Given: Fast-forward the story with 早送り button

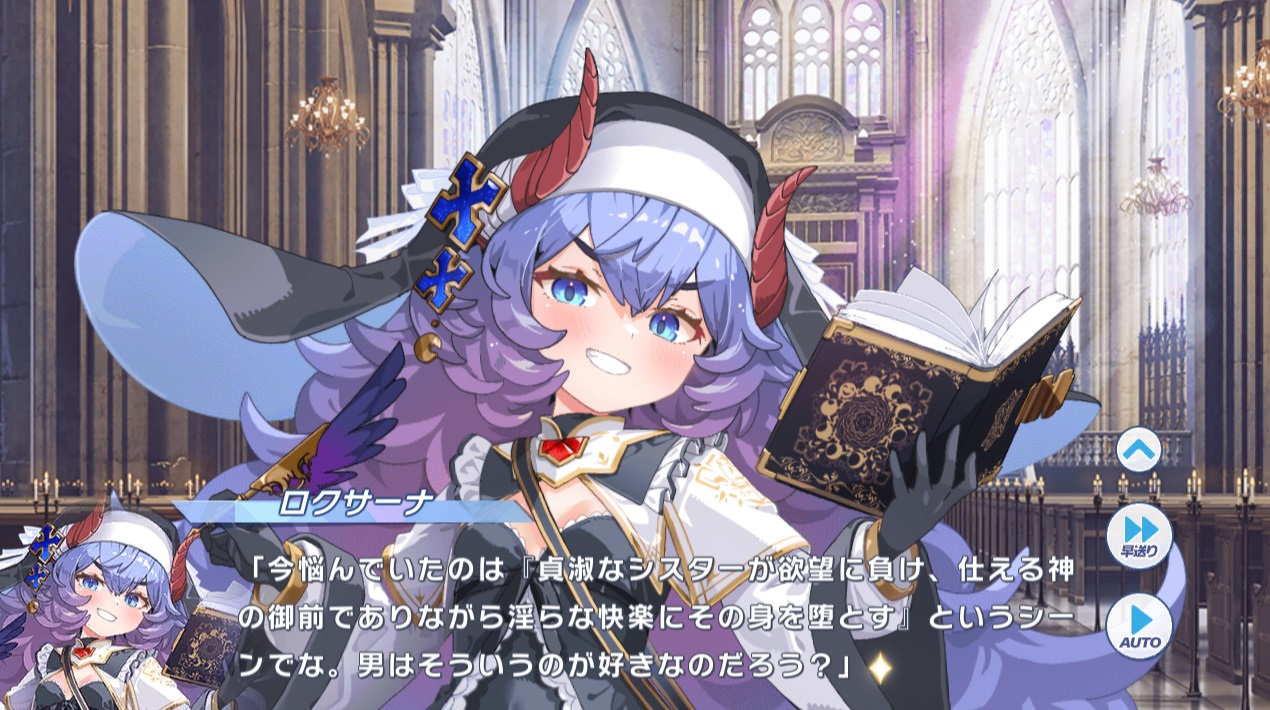Looking at the screenshot, I should click(1138, 536).
